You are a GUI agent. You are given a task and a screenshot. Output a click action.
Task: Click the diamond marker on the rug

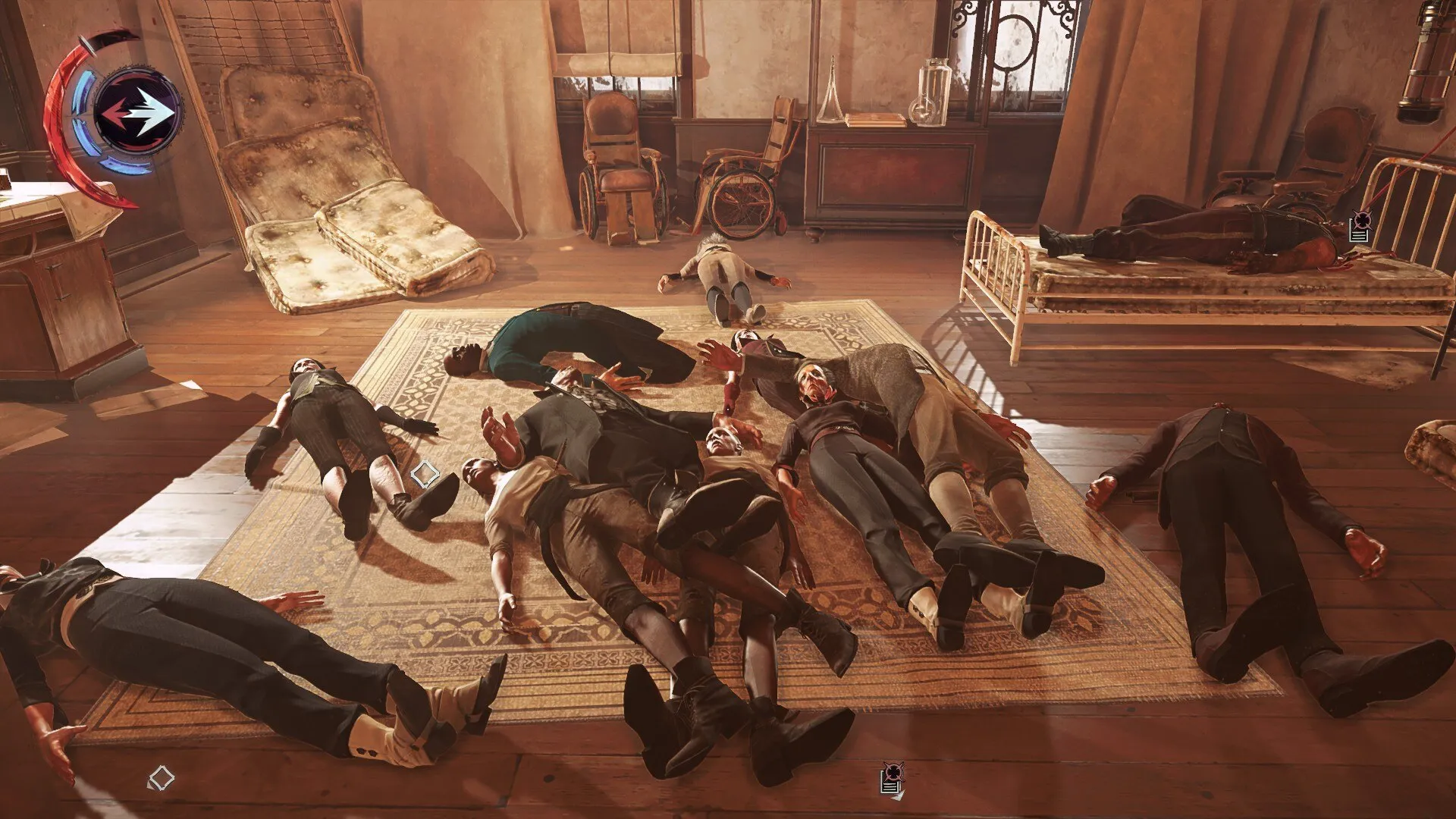pyautogui.click(x=424, y=475)
